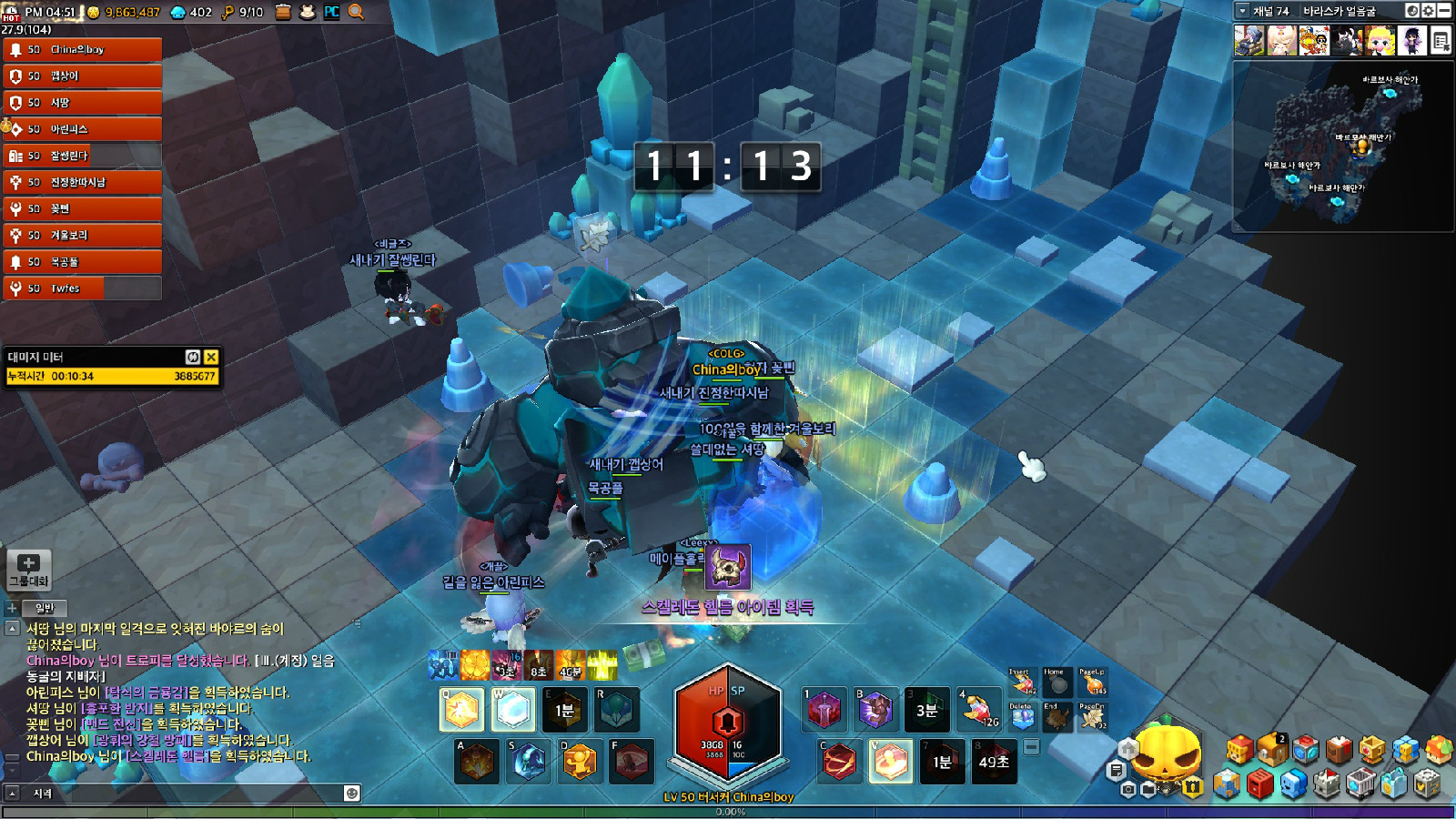Click the Barlog ice cave minimap

pos(1340,146)
